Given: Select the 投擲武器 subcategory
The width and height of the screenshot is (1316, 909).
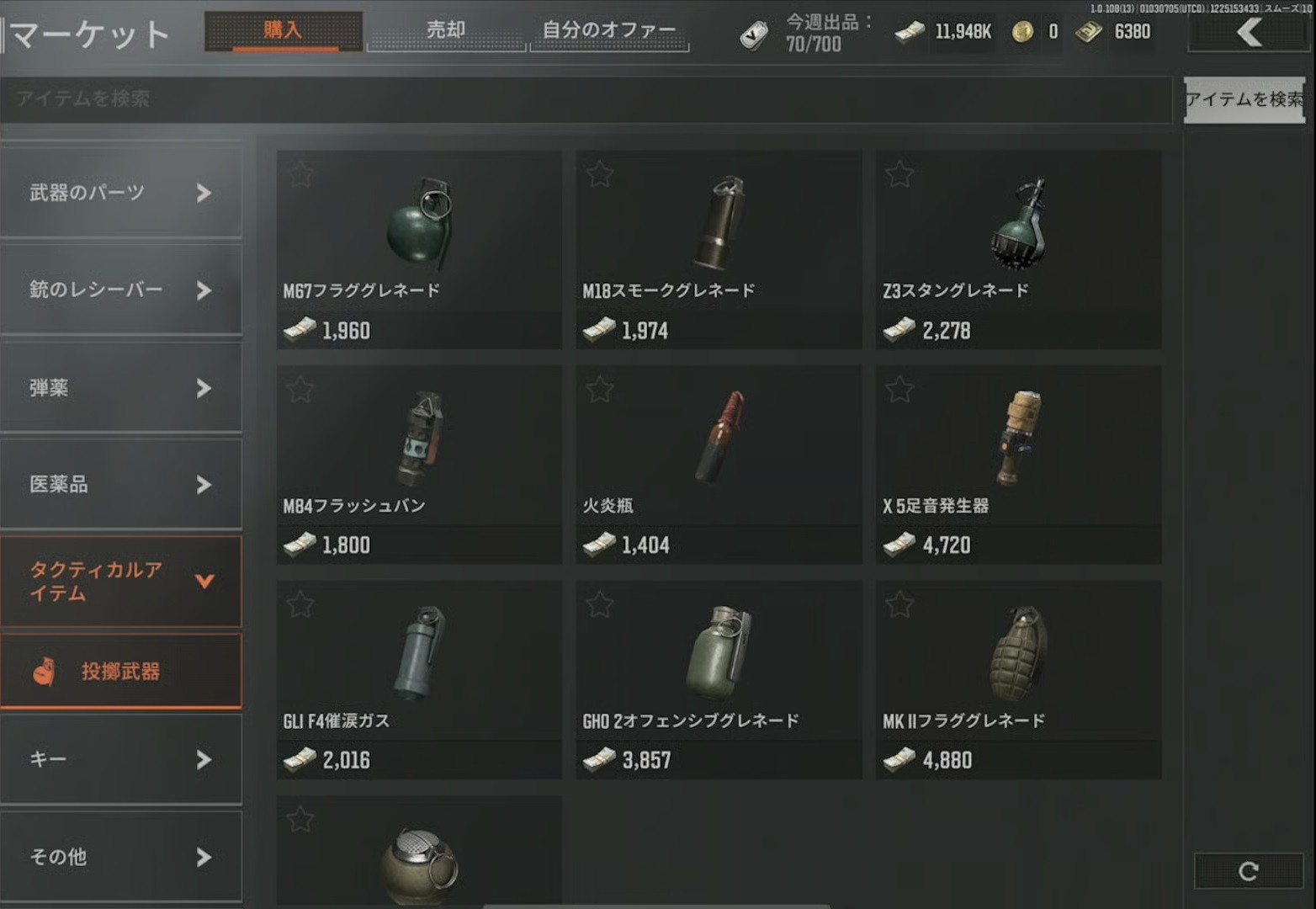Looking at the screenshot, I should click(x=121, y=672).
